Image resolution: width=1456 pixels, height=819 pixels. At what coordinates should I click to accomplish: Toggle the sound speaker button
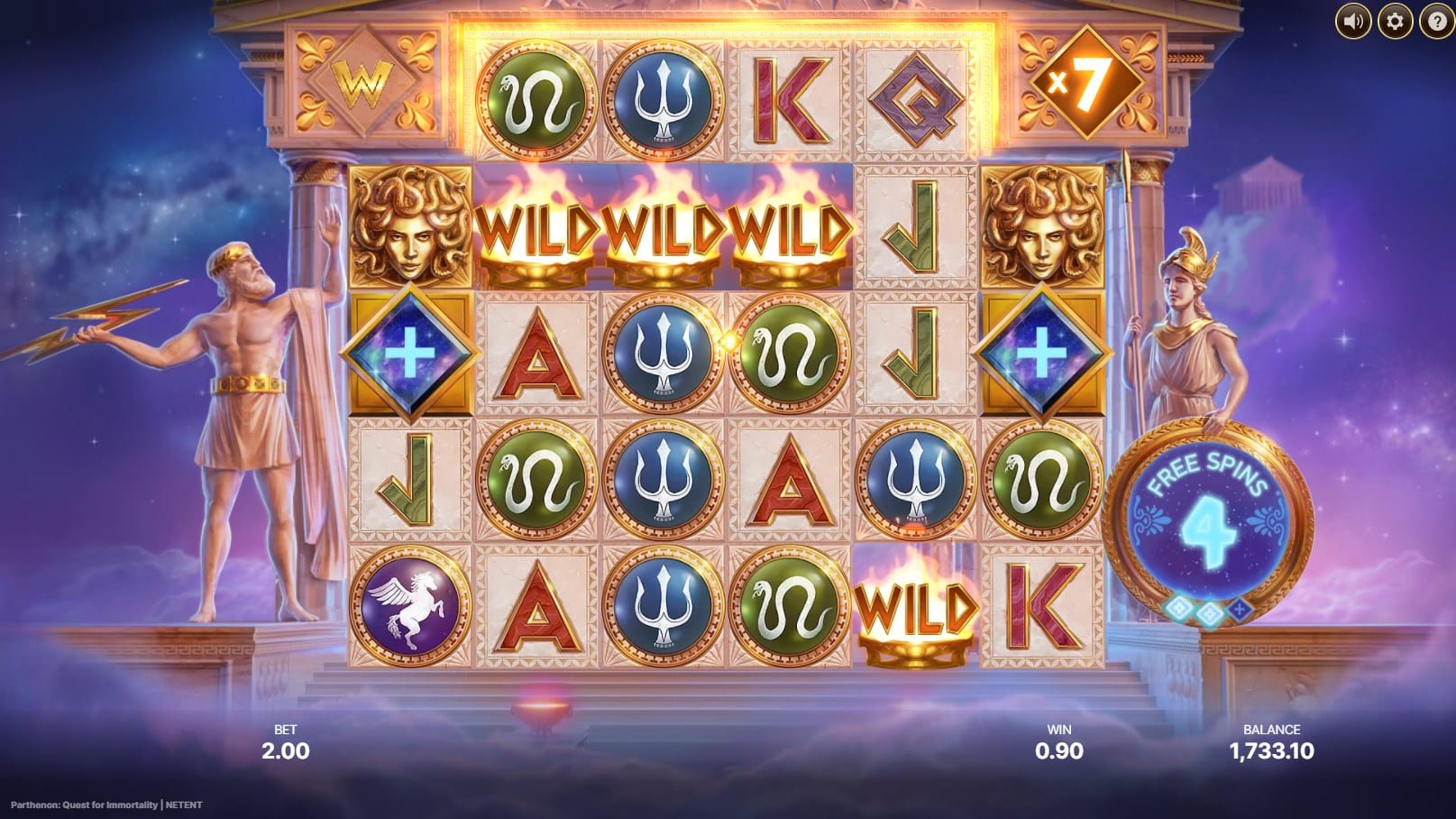pos(1352,21)
